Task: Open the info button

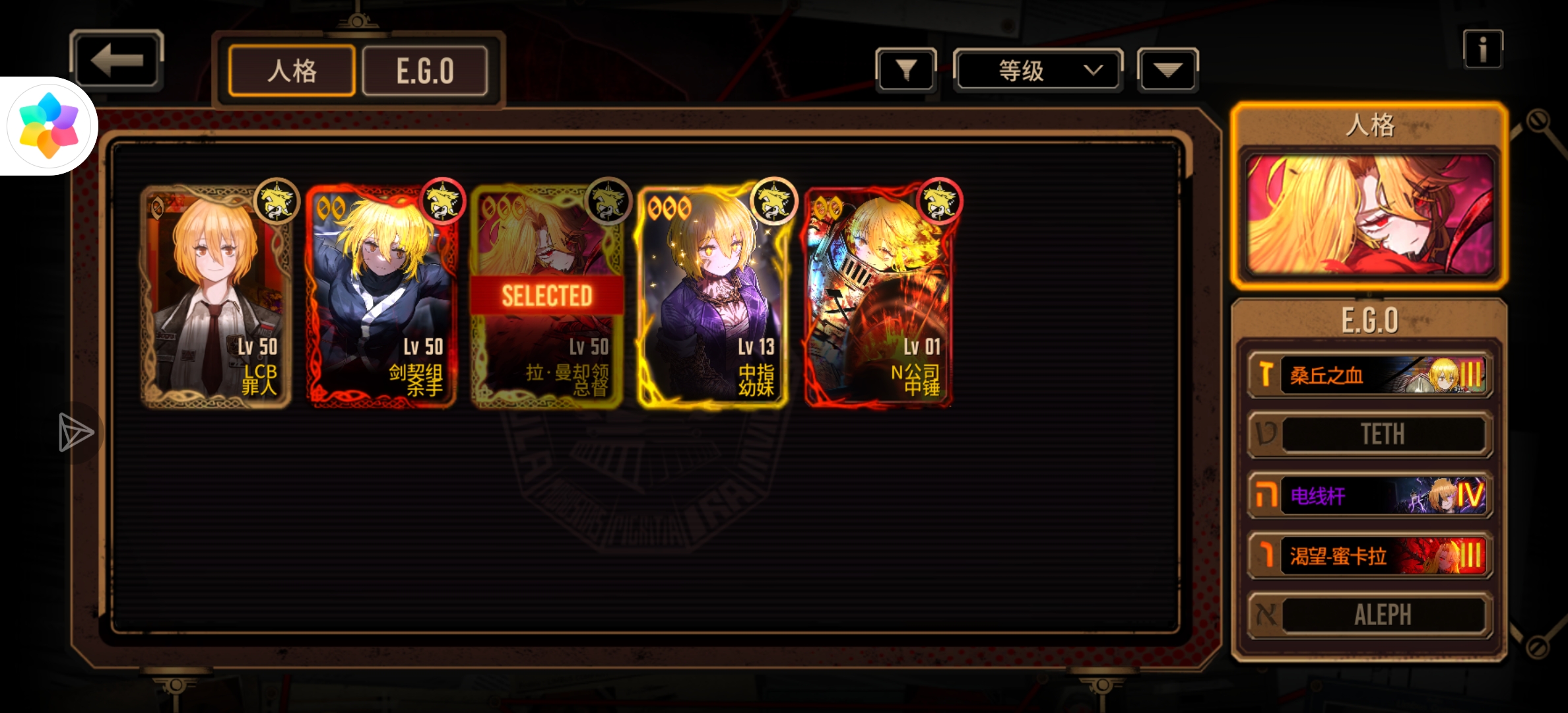Action: 1482,50
